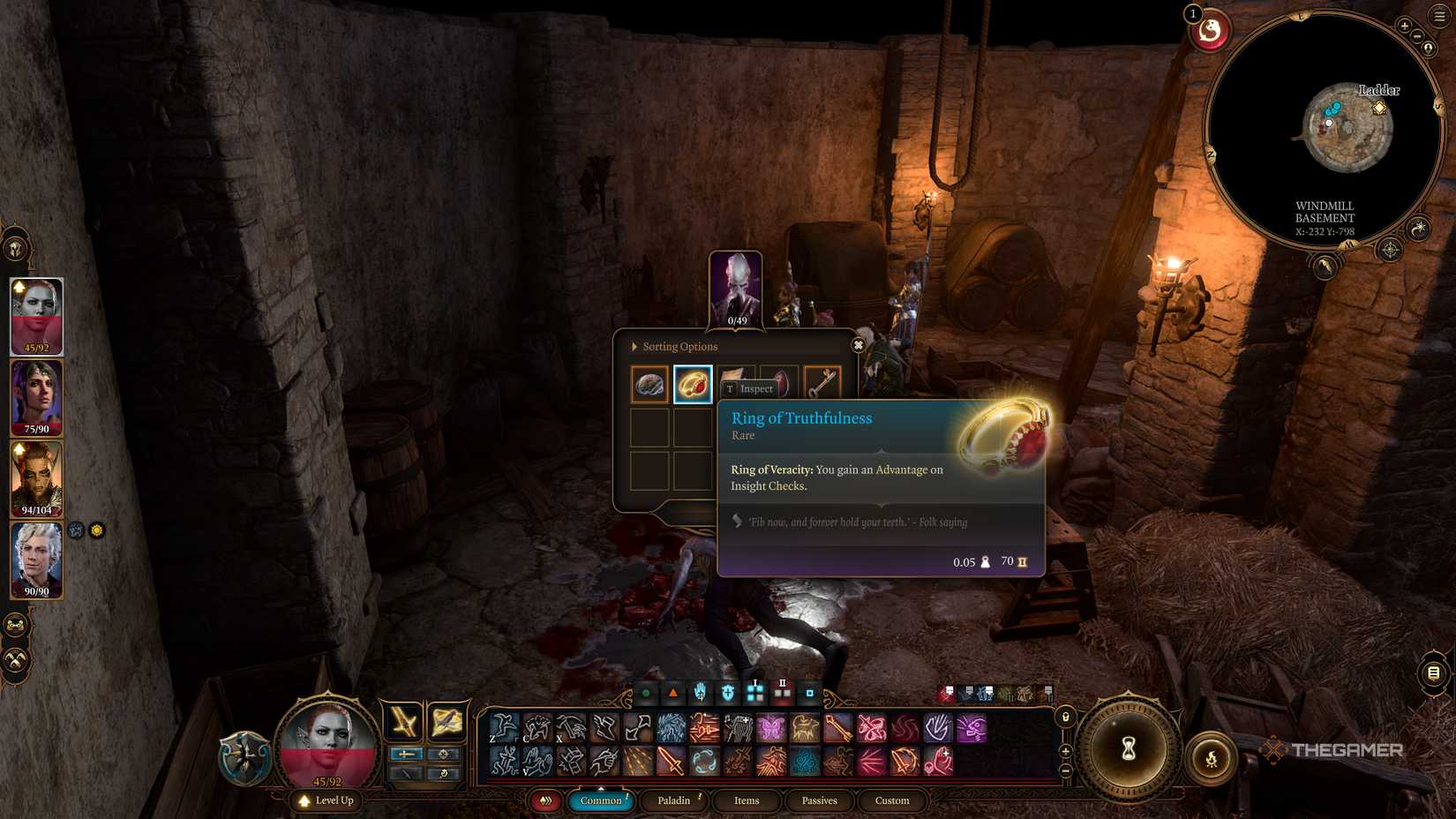Open the main menu hamburger icon
Screen dimensions: 1456x819
tap(1440, 16)
